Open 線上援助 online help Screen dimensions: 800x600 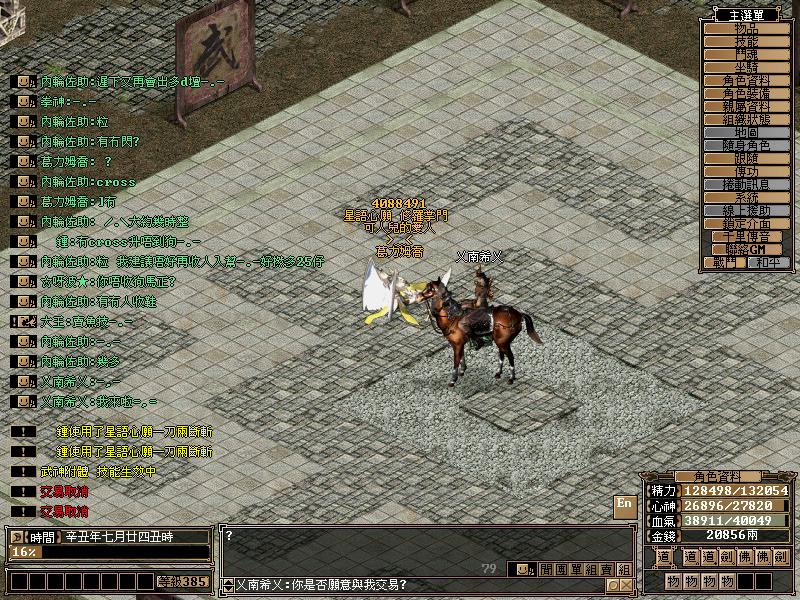tap(746, 211)
